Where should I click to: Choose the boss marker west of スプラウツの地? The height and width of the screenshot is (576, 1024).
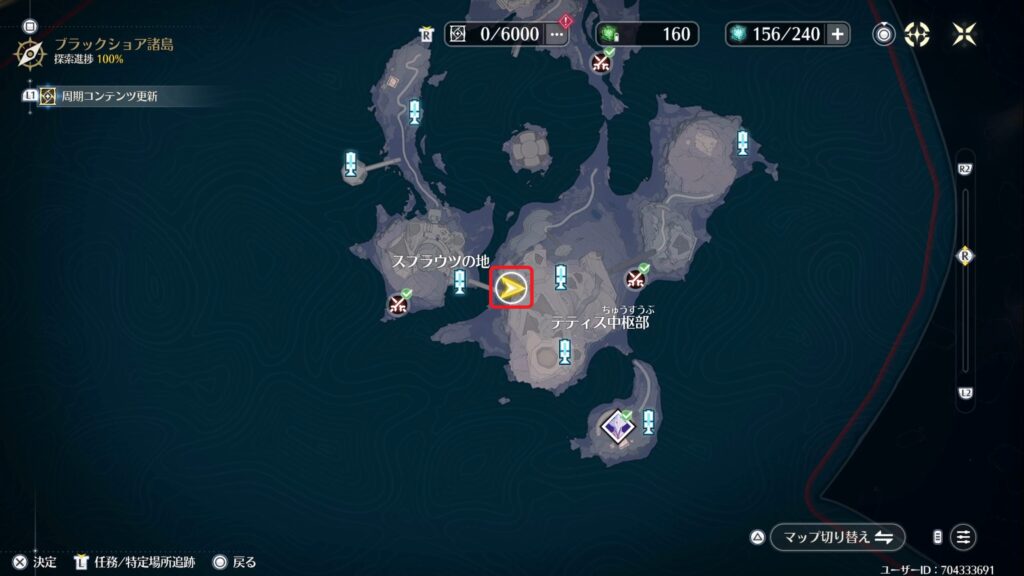point(400,304)
